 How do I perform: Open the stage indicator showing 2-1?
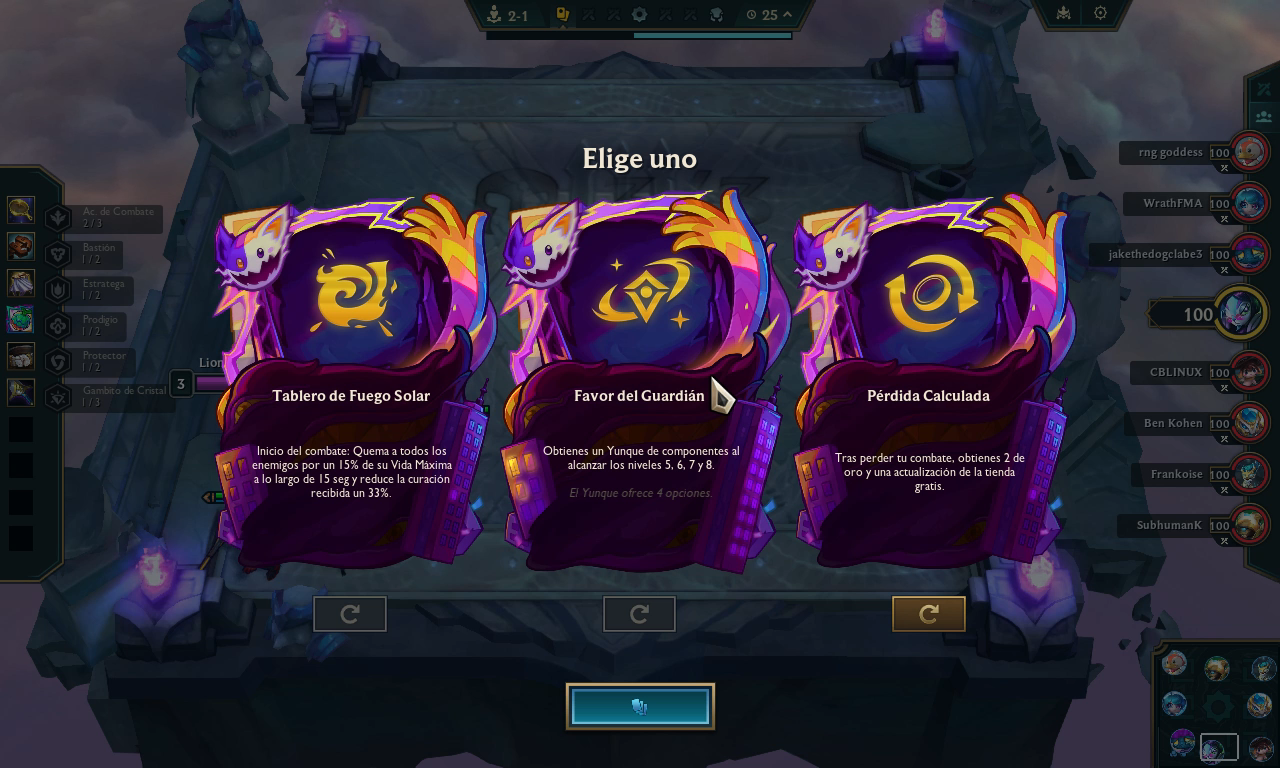pyautogui.click(x=505, y=15)
